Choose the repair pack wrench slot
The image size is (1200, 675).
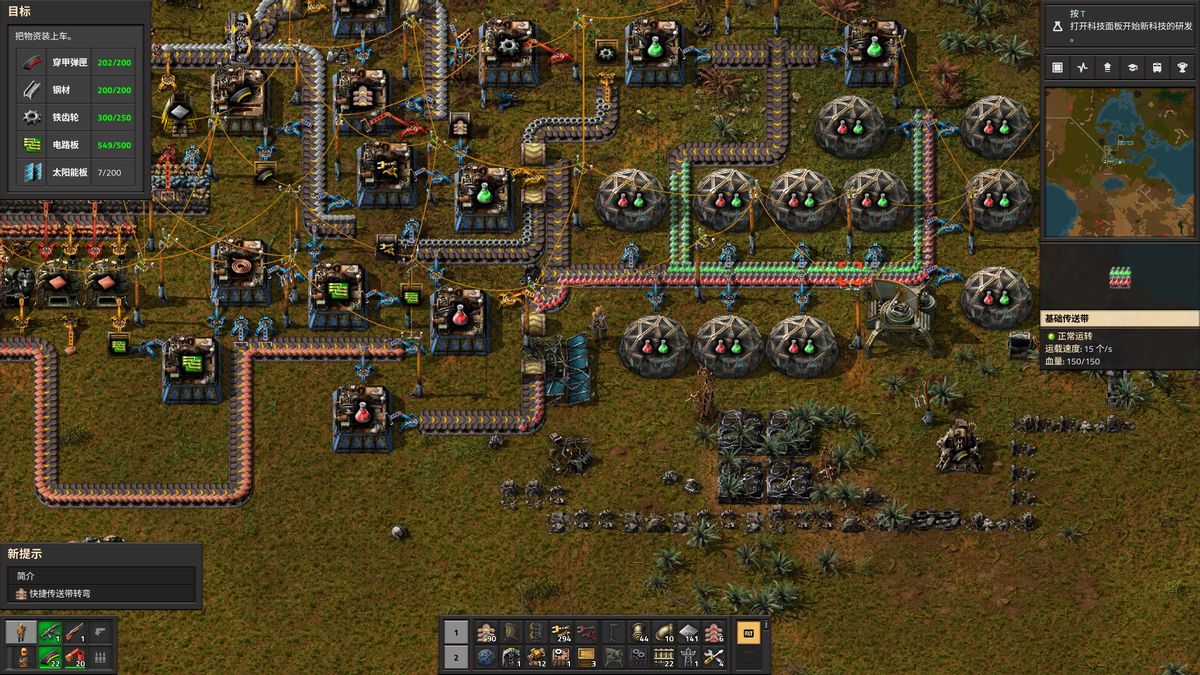(714, 657)
